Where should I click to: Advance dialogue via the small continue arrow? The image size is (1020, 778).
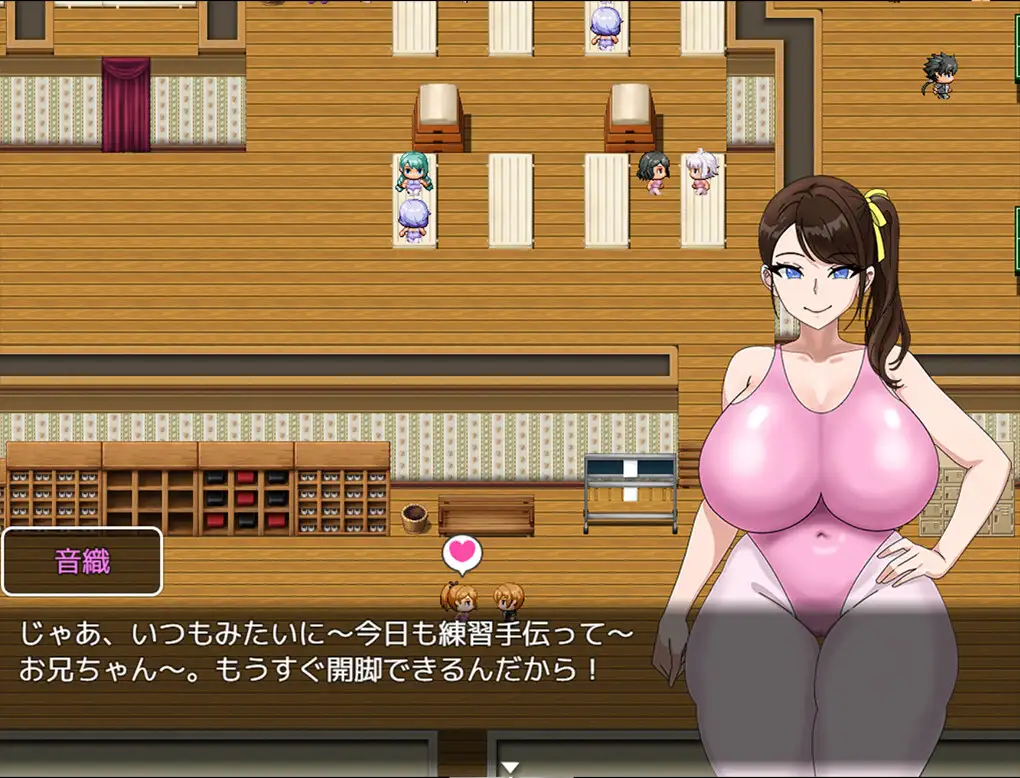tap(510, 768)
